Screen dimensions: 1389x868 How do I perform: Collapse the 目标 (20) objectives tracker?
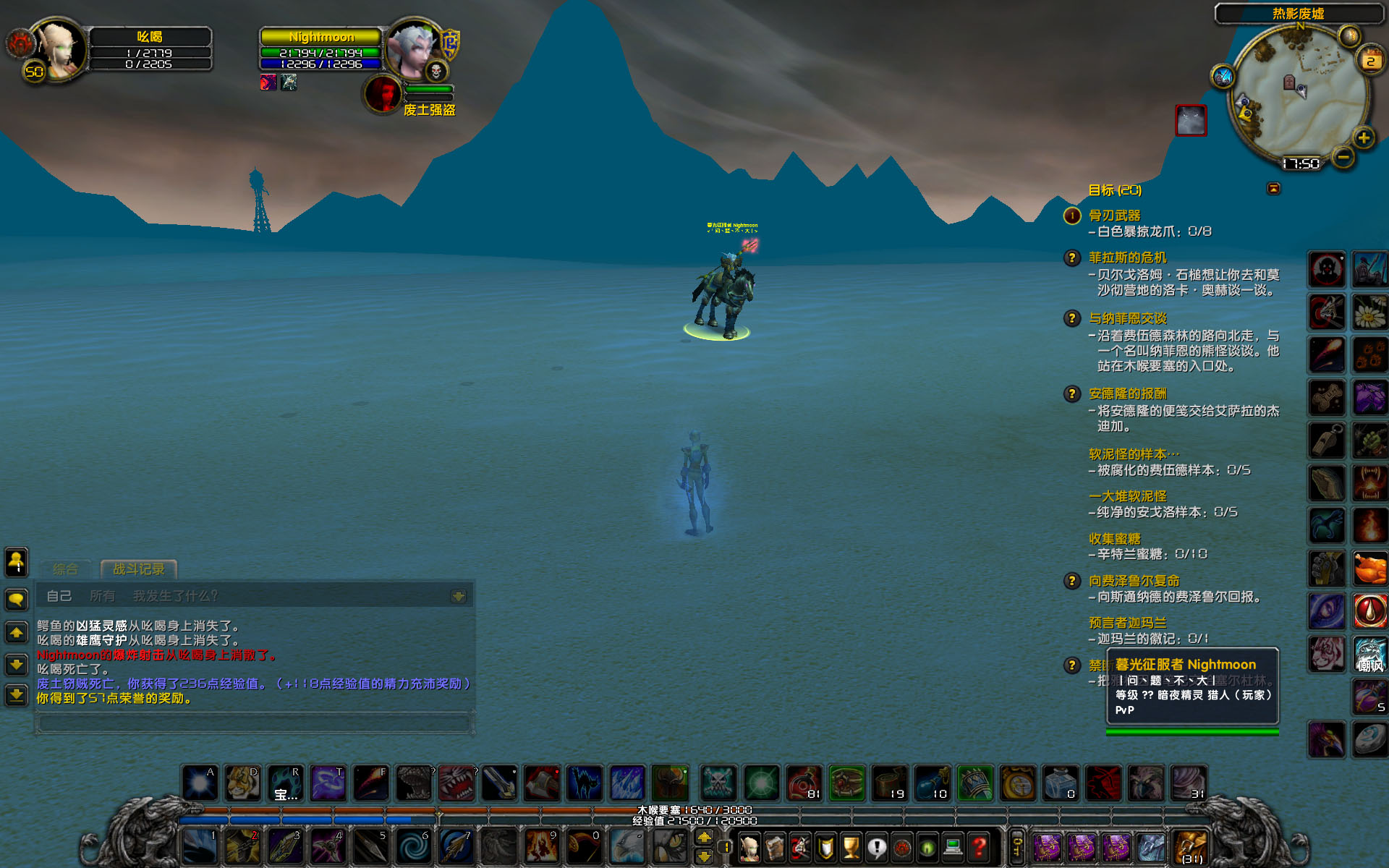click(1273, 189)
